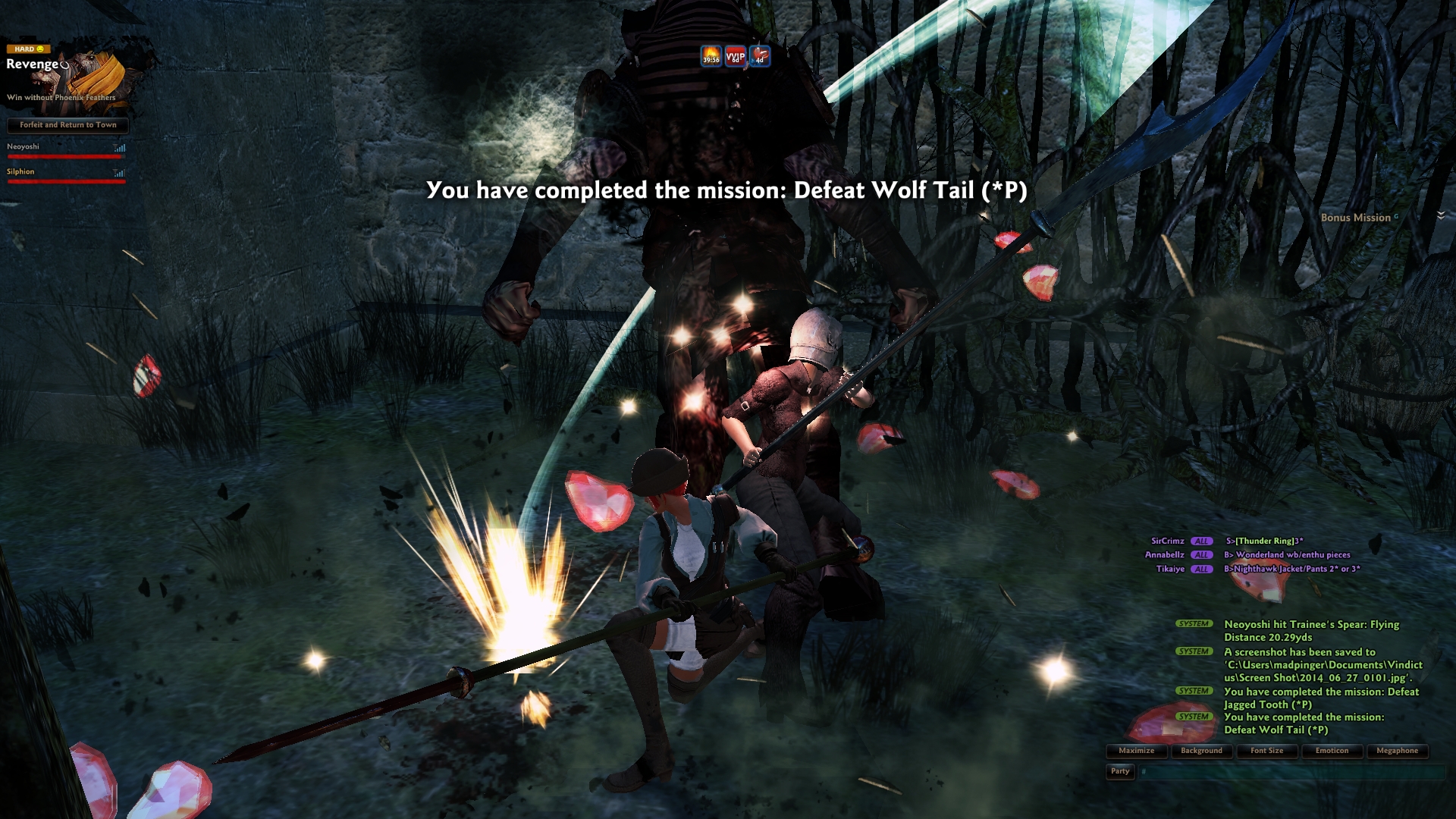
Task: Open the Bonus Mission tracker
Action: 1355,218
